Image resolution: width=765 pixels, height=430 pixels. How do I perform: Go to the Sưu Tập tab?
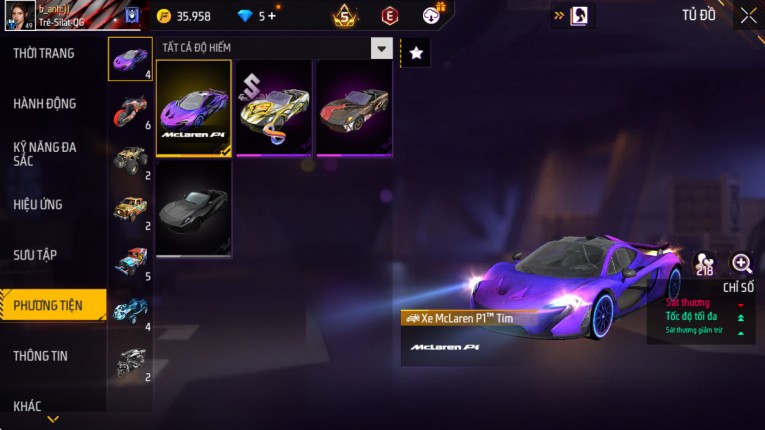[x=35, y=255]
